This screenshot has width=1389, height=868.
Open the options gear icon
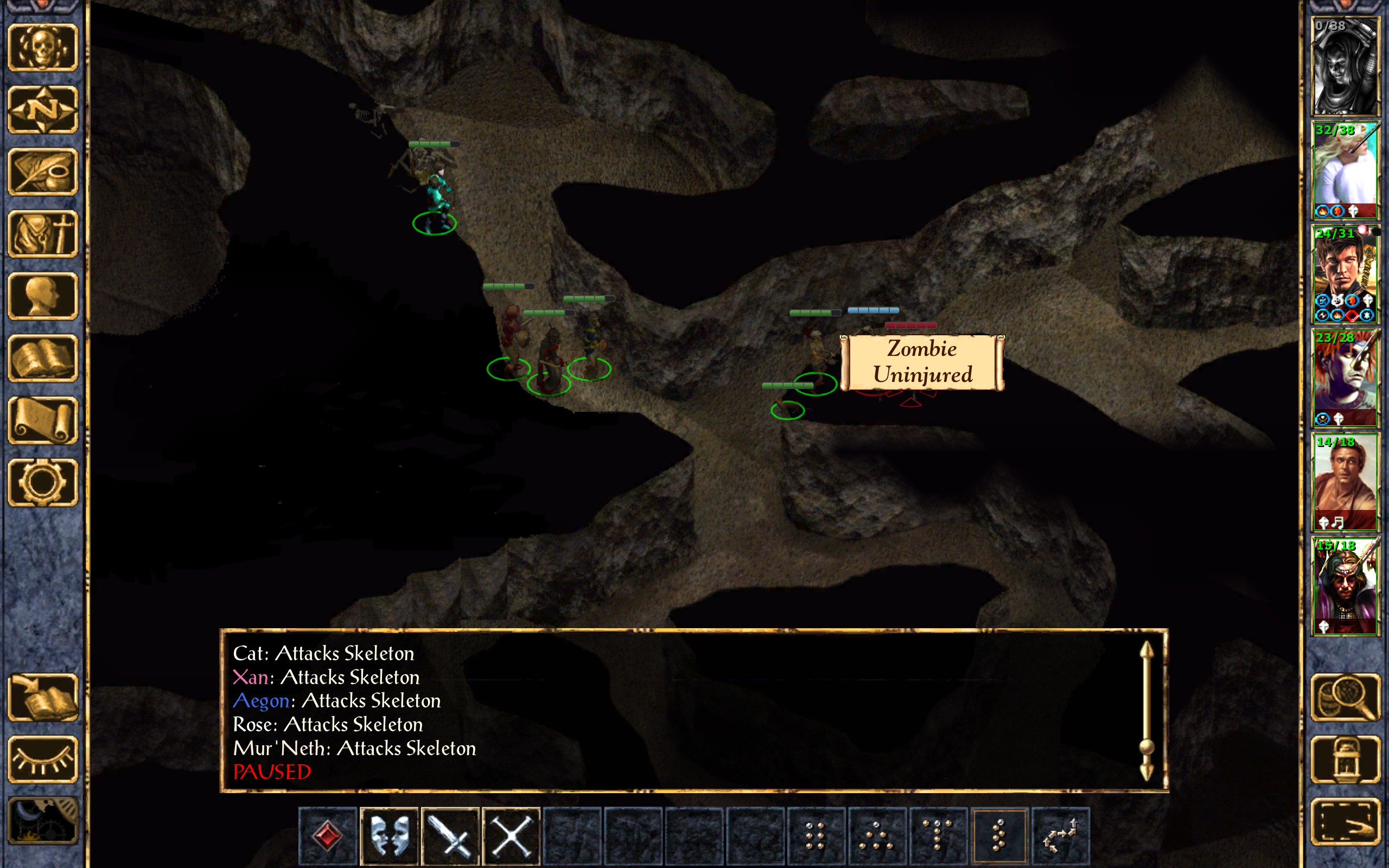[x=43, y=482]
